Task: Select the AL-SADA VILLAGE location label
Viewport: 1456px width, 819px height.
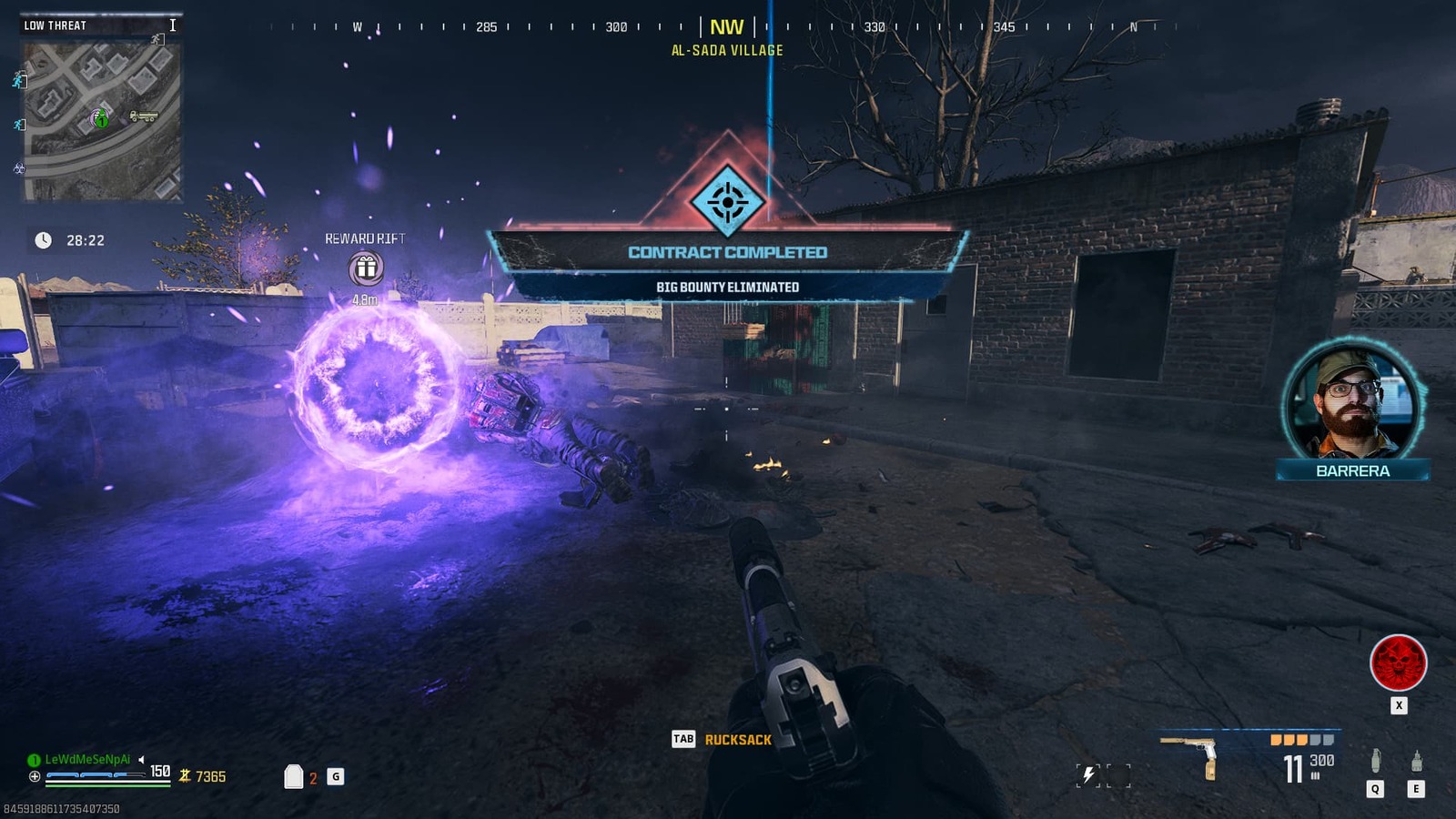Action: 725,53
